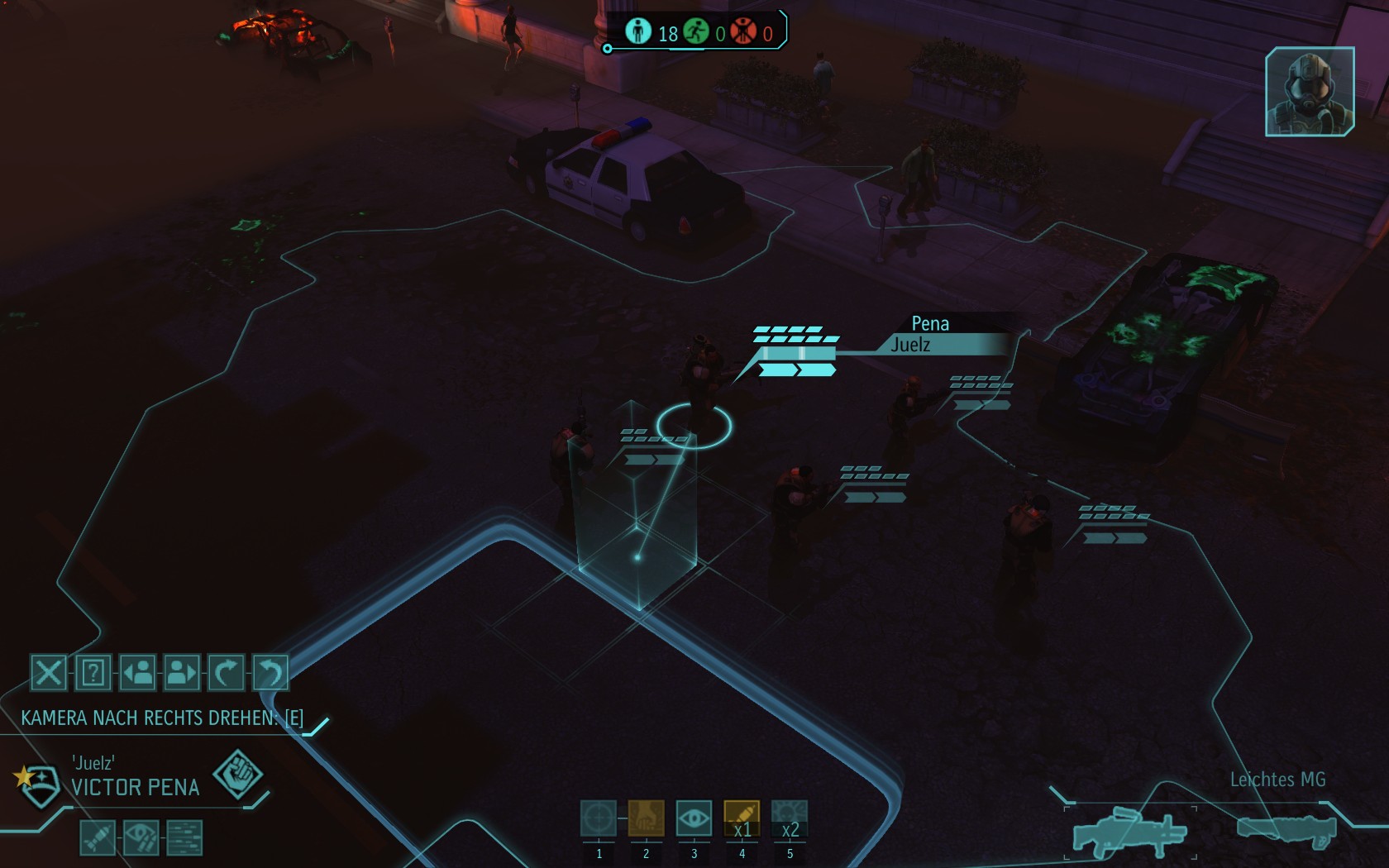The image size is (1389, 868).
Task: Click the rocket perk icon below Victor Pena
Action: coord(98,838)
